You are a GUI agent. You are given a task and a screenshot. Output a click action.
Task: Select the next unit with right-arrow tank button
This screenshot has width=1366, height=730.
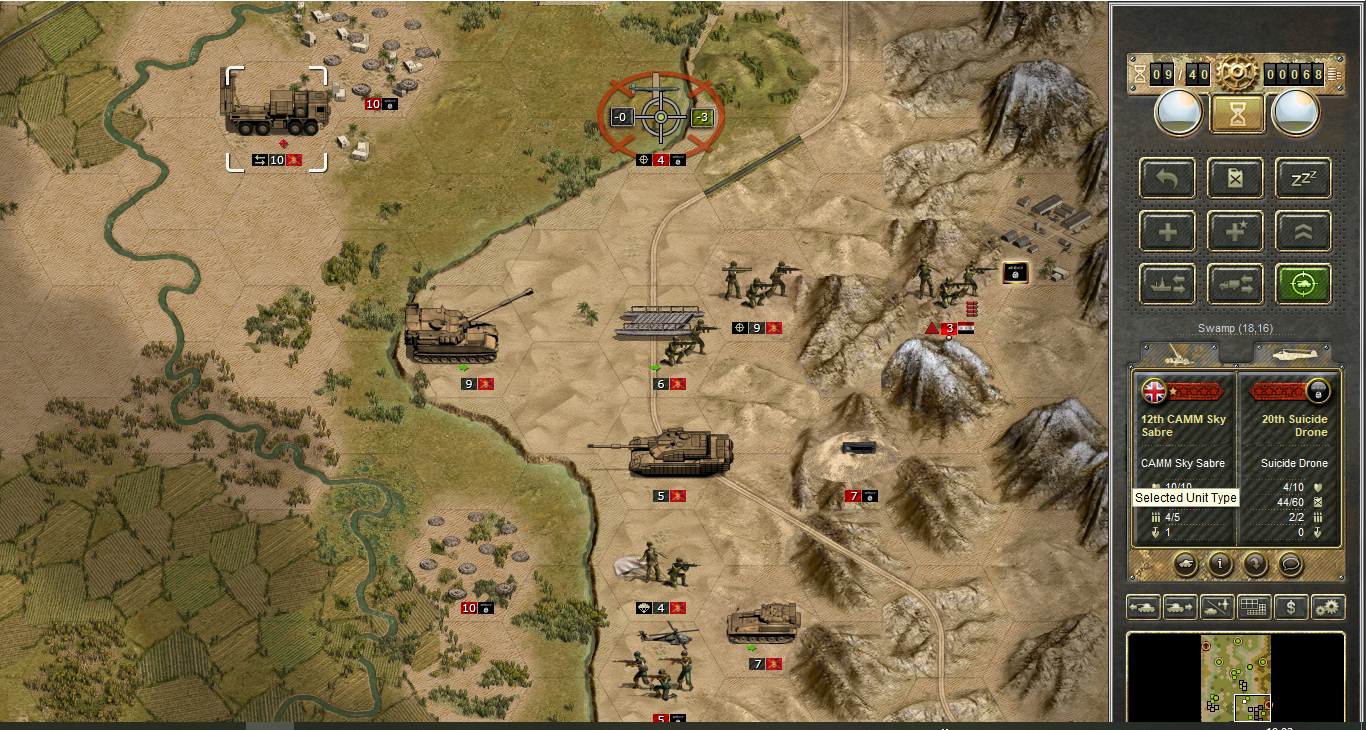tap(1180, 606)
